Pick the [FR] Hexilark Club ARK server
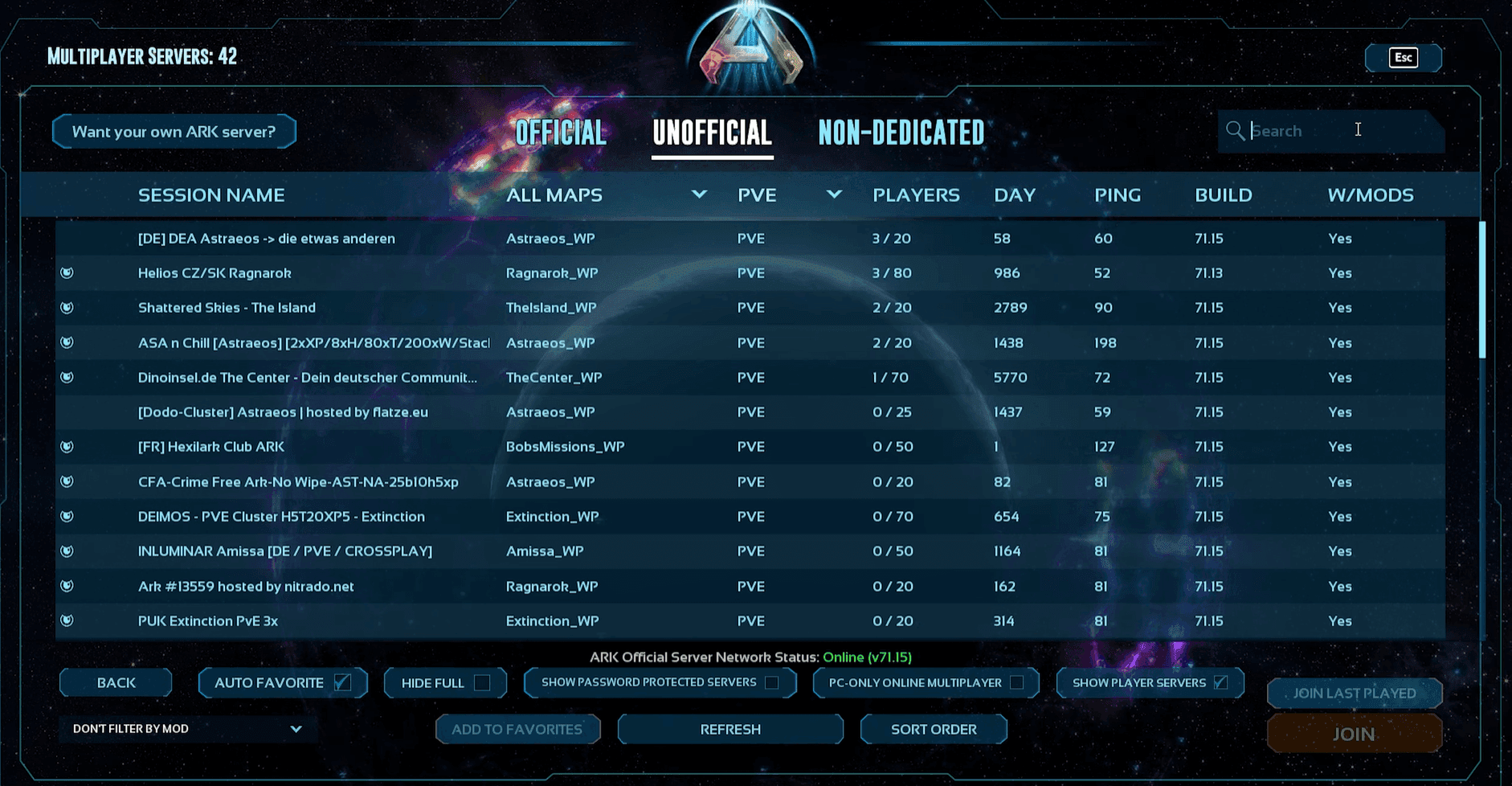The image size is (1512, 786). click(211, 447)
